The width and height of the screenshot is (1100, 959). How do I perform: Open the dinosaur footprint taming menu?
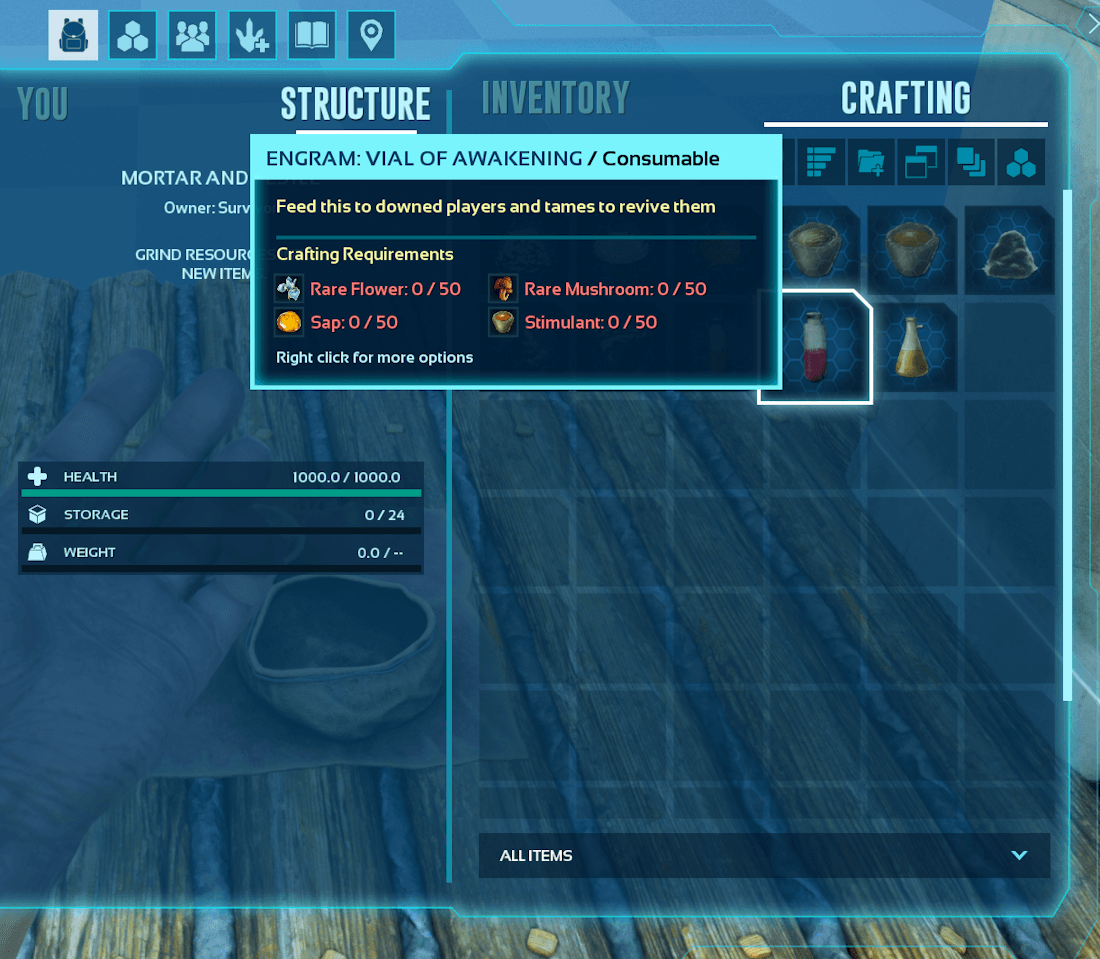tap(252, 36)
